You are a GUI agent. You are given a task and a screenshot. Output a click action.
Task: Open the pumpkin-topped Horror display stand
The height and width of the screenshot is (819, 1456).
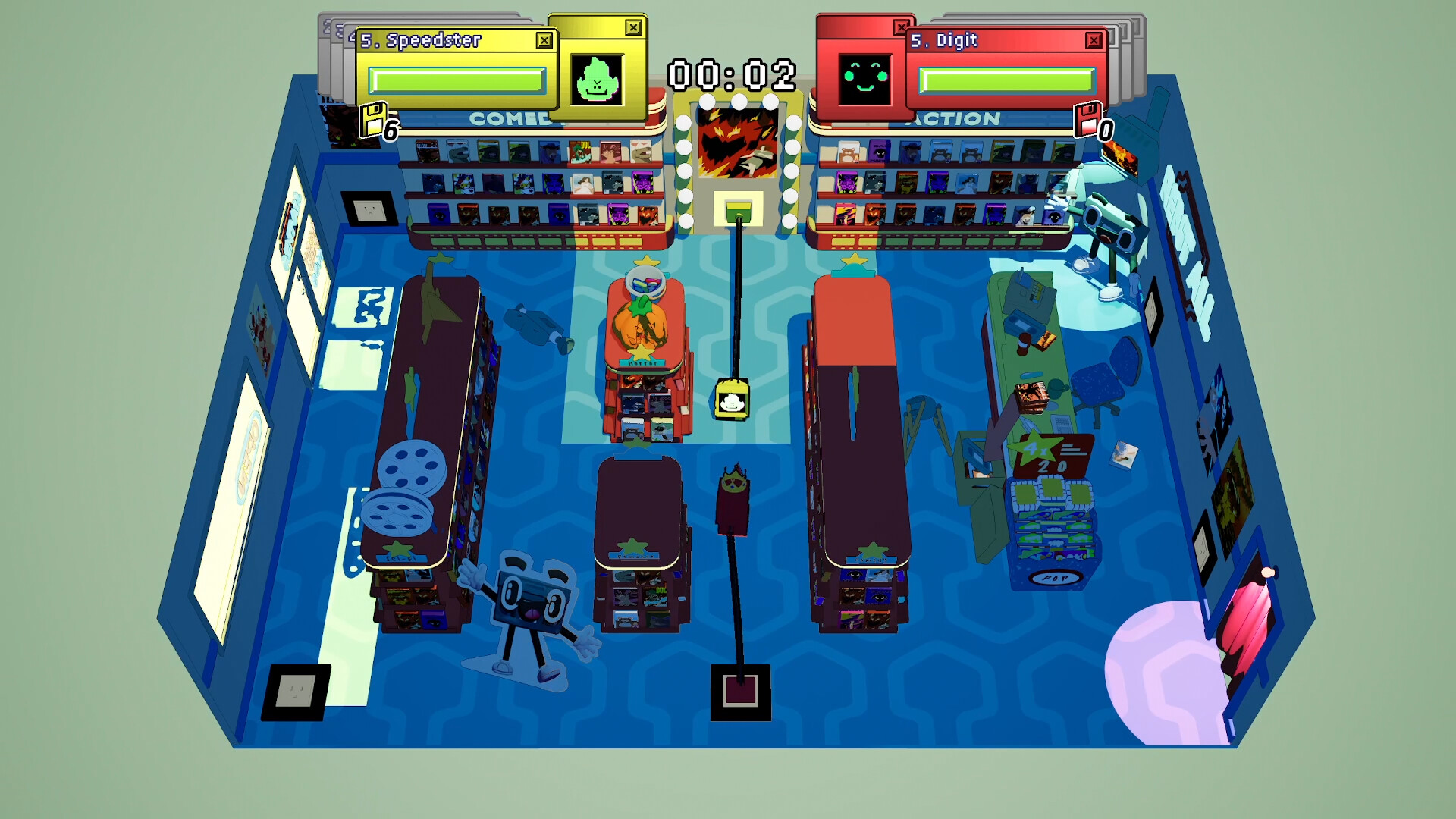point(643,326)
